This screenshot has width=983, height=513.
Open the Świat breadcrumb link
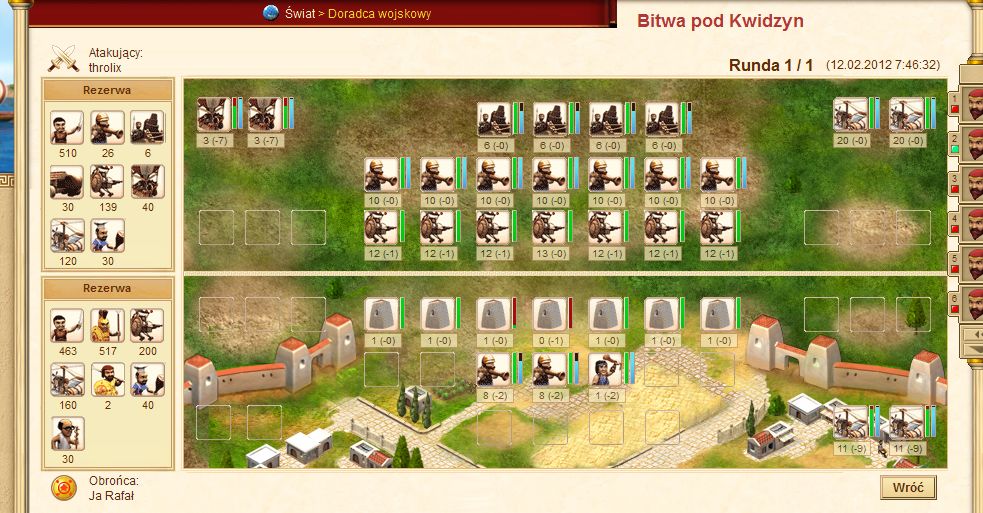[x=298, y=13]
